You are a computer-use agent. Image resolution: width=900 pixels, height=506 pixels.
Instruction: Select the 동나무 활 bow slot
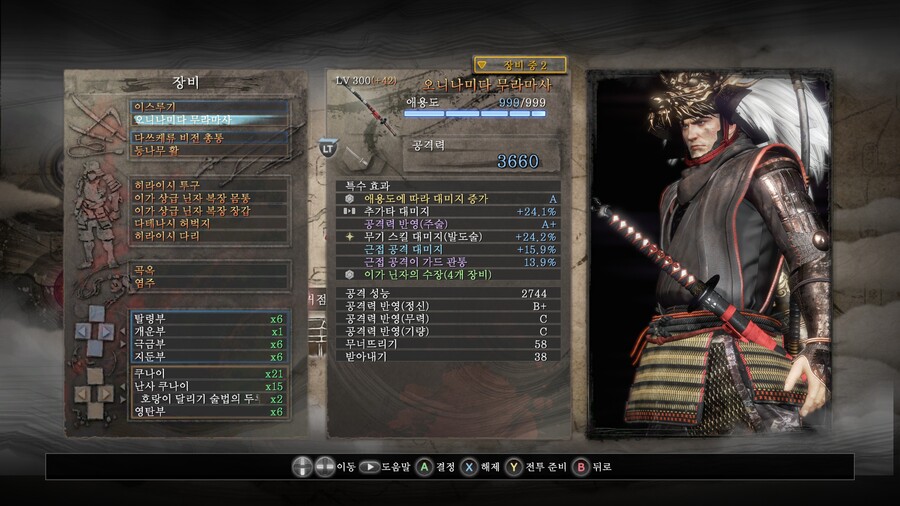click(210, 151)
